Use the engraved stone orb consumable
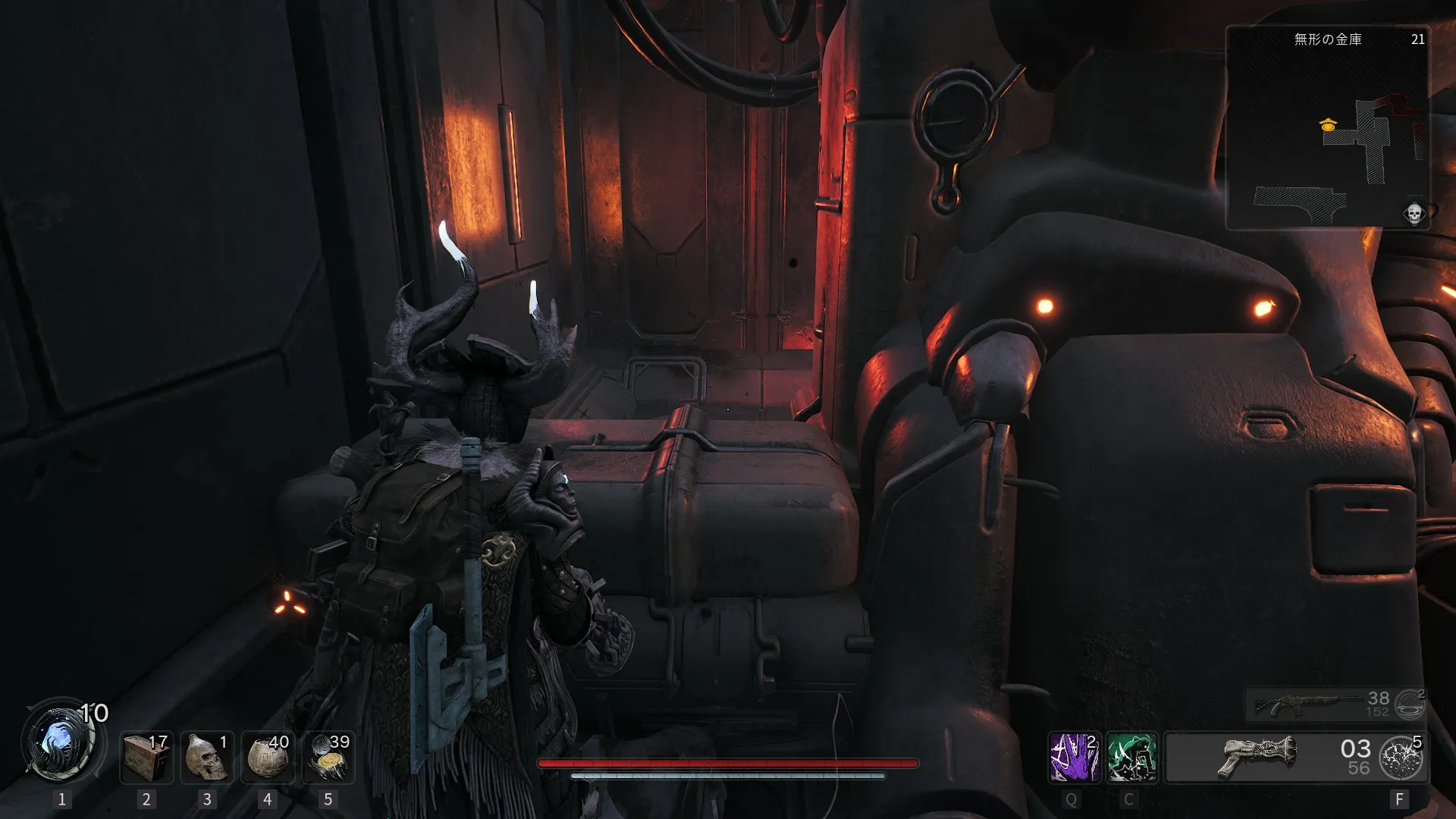This screenshot has height=819, width=1456. 267,757
